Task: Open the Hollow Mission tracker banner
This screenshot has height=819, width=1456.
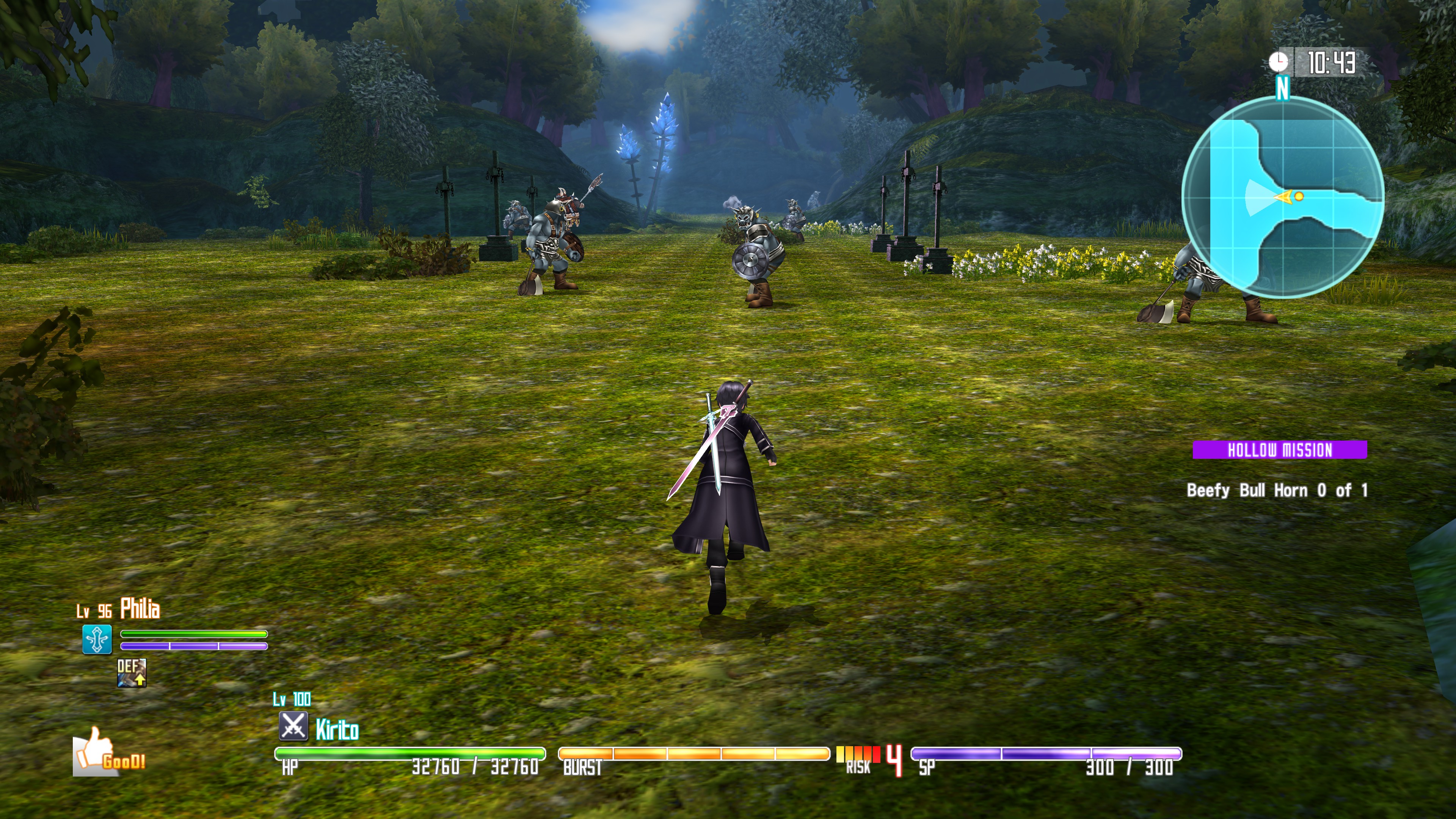Action: (x=1279, y=450)
